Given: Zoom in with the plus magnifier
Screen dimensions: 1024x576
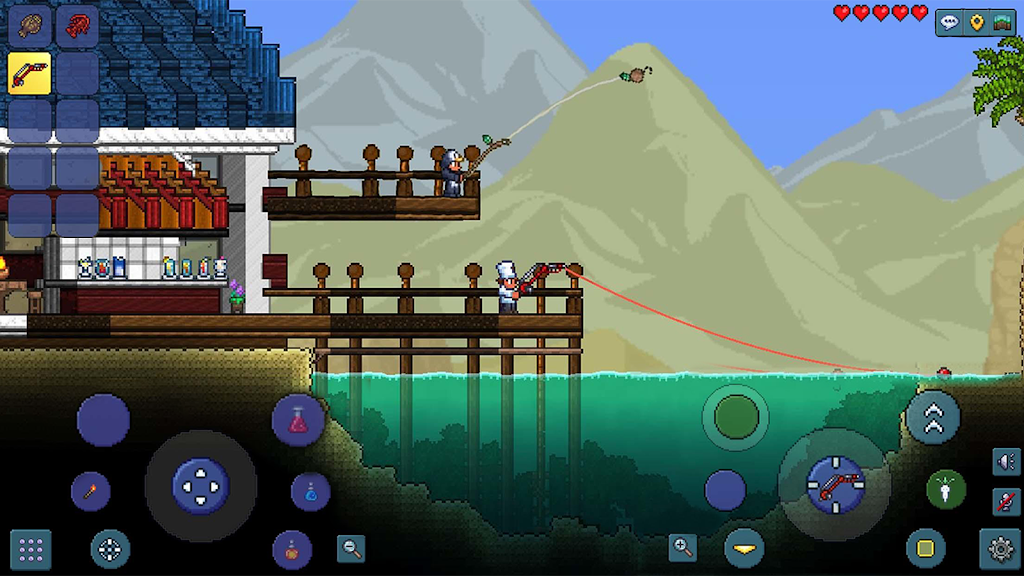Looking at the screenshot, I should [683, 547].
